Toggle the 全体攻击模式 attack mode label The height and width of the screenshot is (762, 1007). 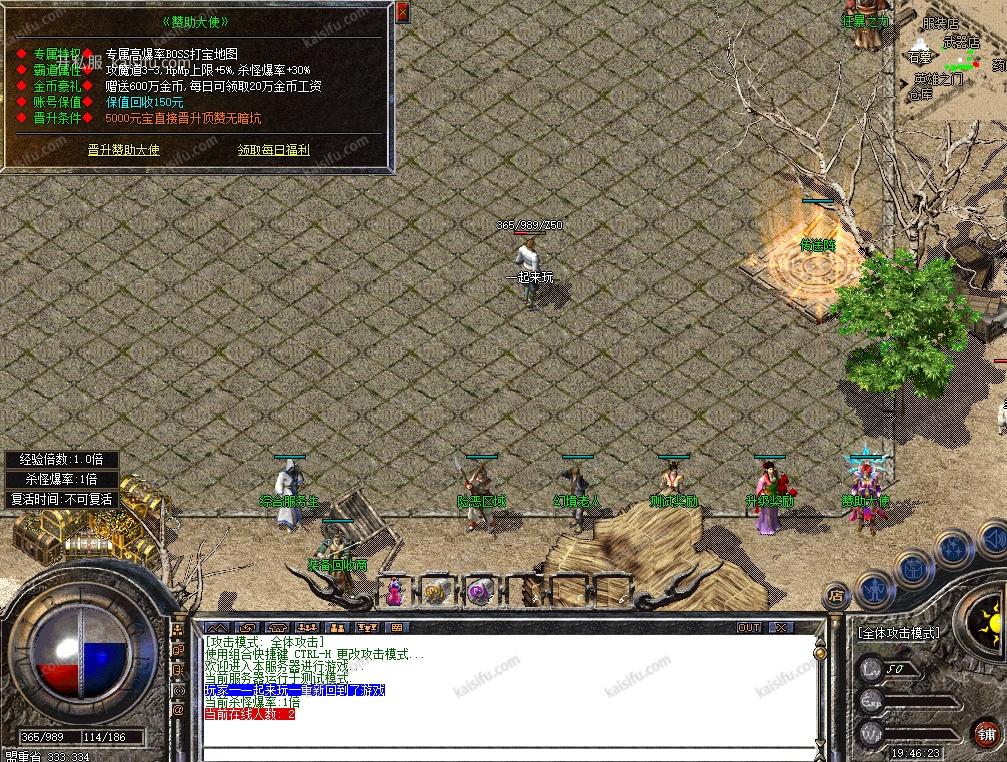899,633
